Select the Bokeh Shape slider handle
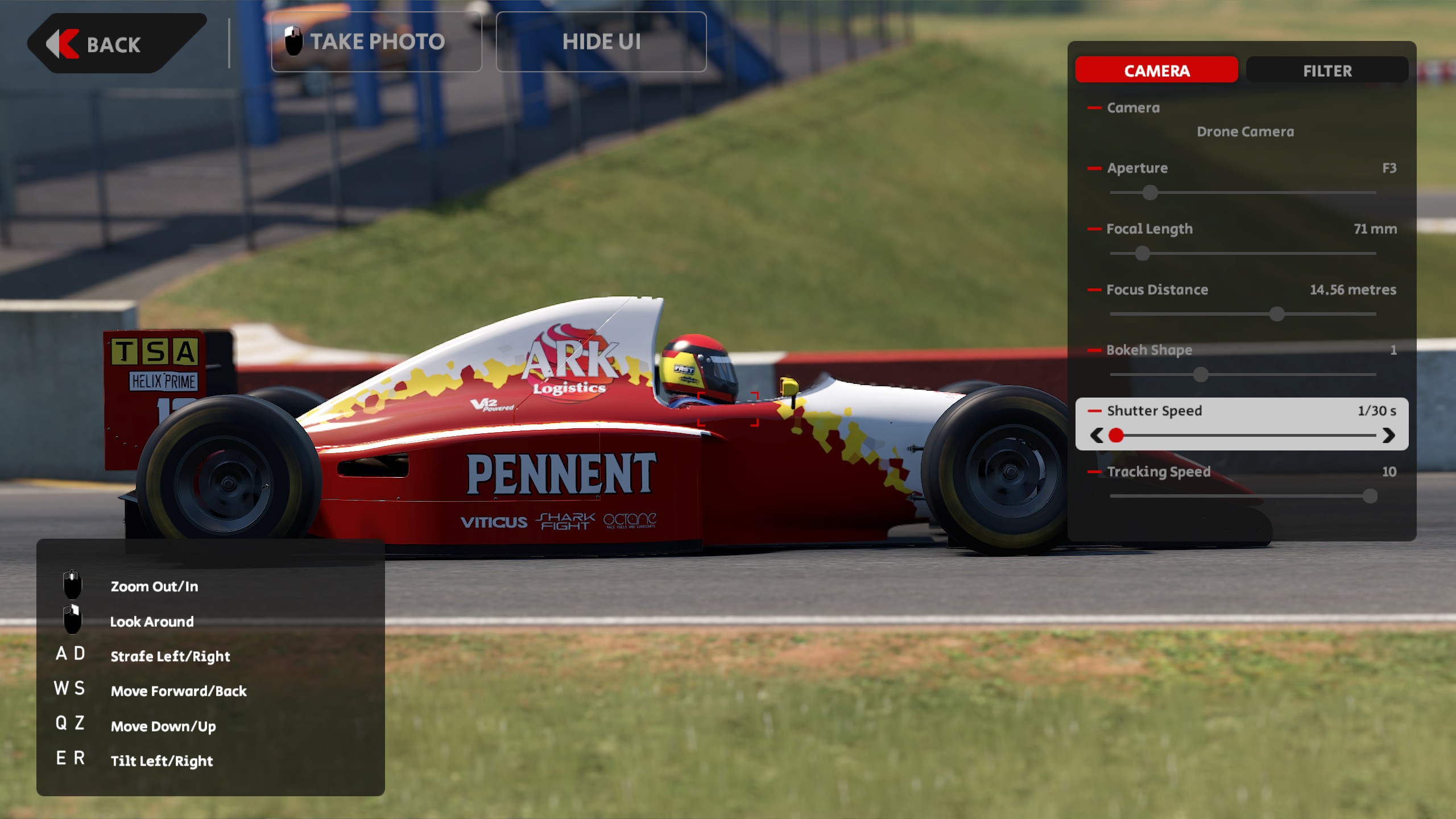1456x819 pixels. point(1201,375)
